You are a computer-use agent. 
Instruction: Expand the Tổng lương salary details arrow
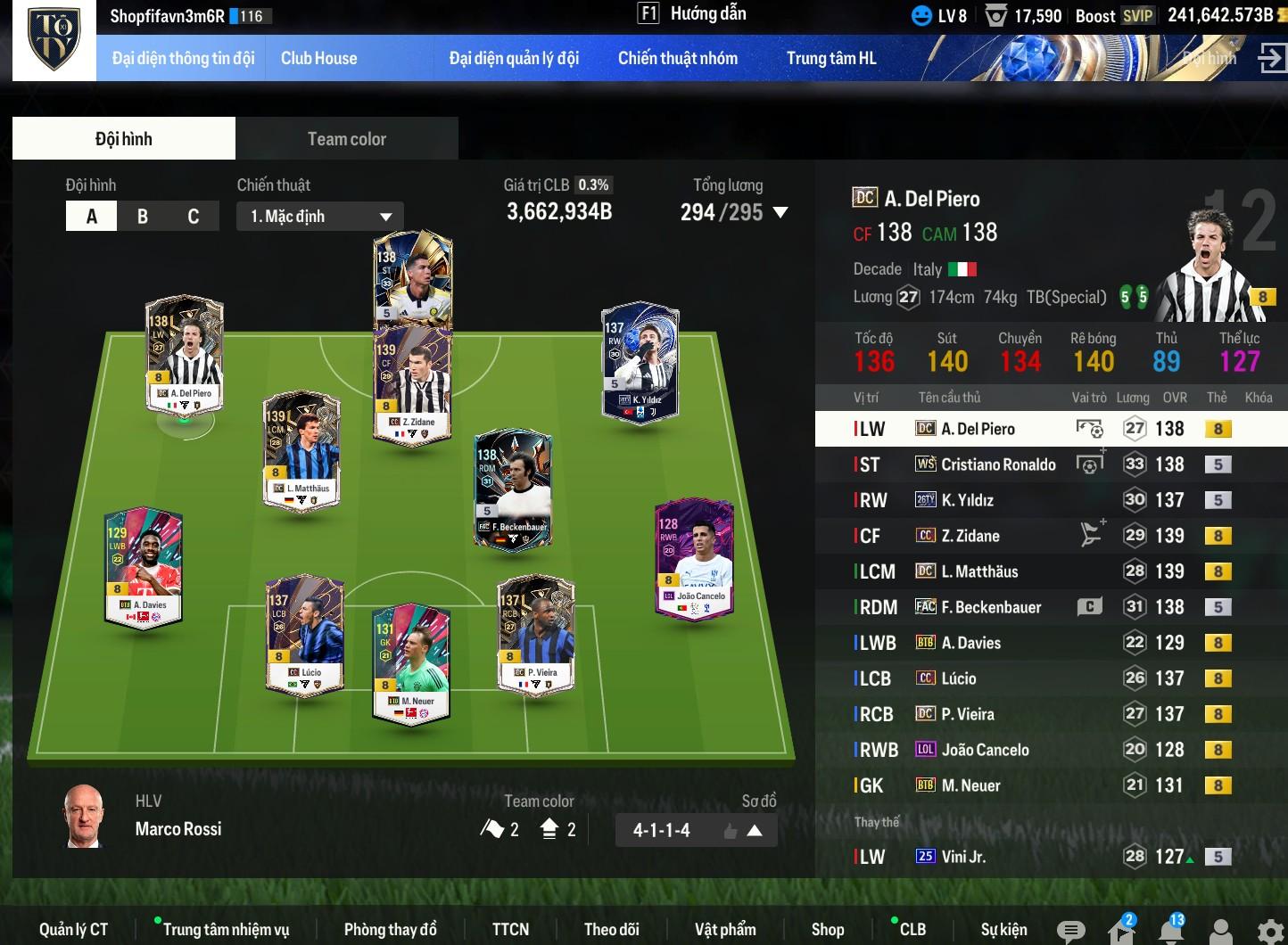780,213
